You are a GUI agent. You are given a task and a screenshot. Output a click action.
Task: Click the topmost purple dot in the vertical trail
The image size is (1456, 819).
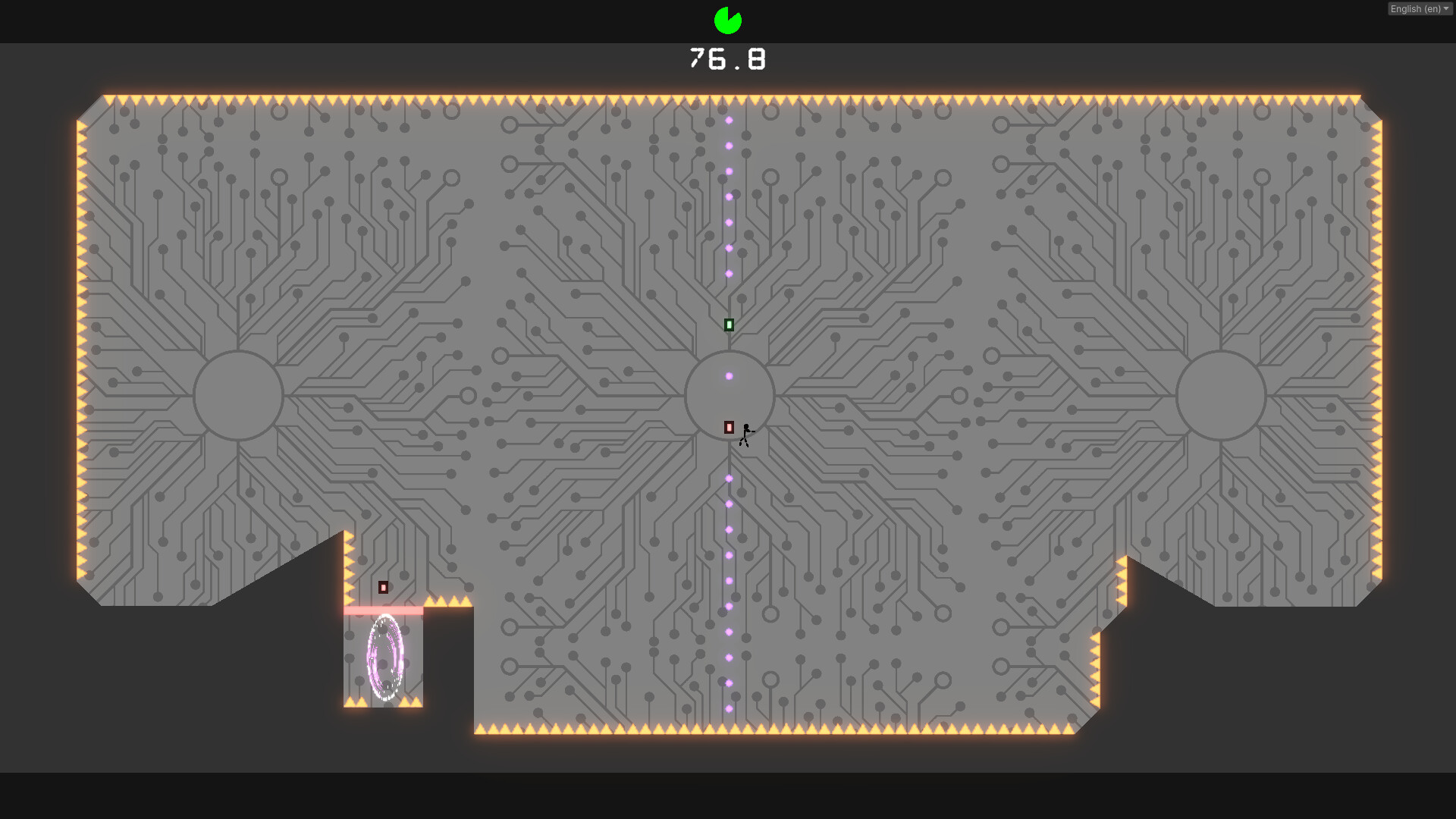coord(730,119)
